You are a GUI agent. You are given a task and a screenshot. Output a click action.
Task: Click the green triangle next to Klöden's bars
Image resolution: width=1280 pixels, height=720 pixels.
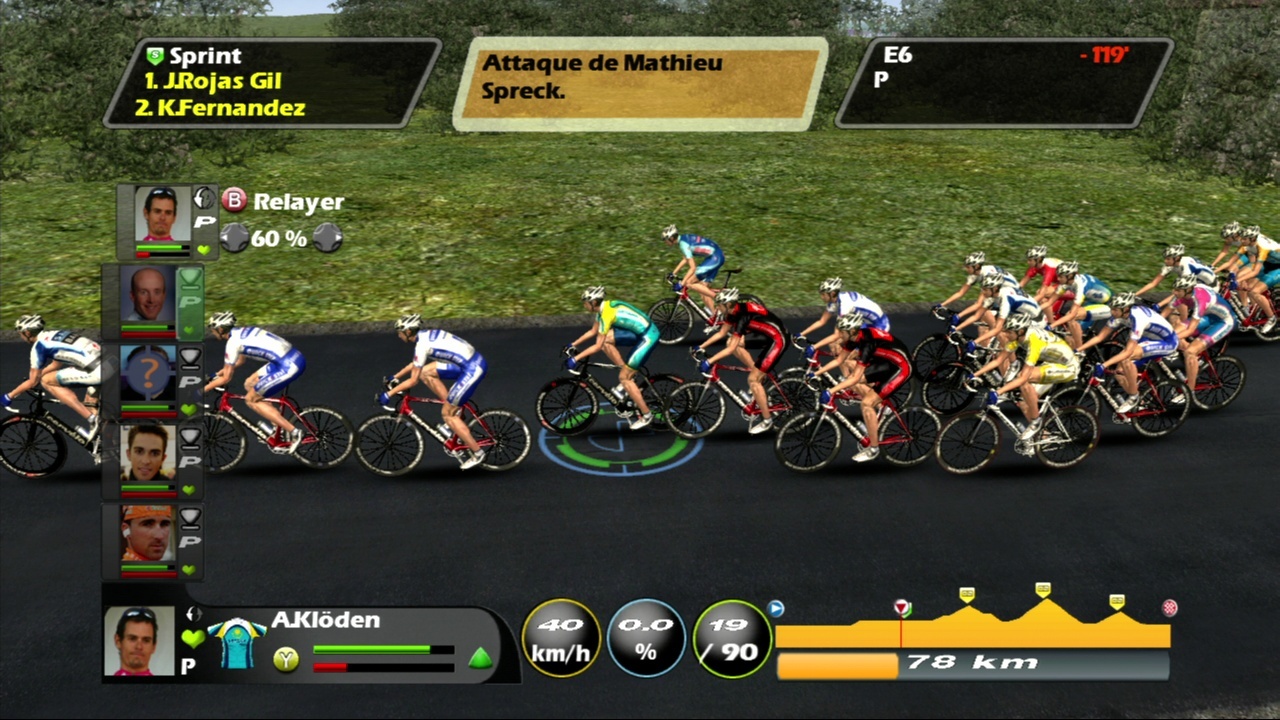pyautogui.click(x=480, y=658)
